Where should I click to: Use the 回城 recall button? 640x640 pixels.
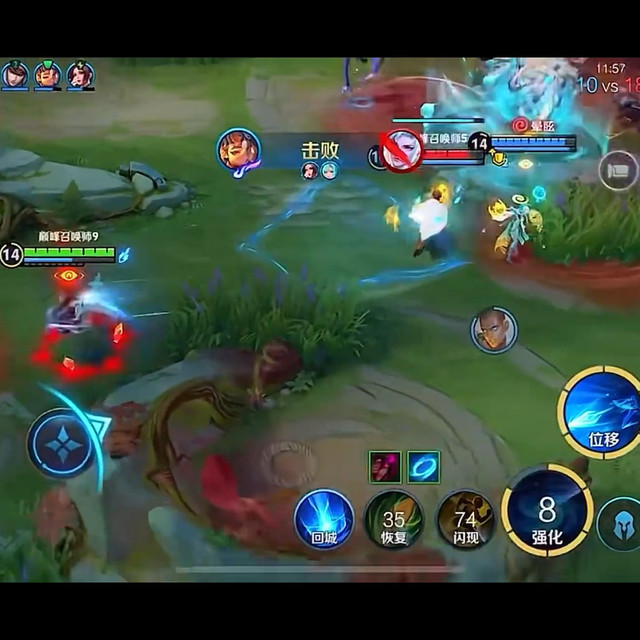coord(324,518)
